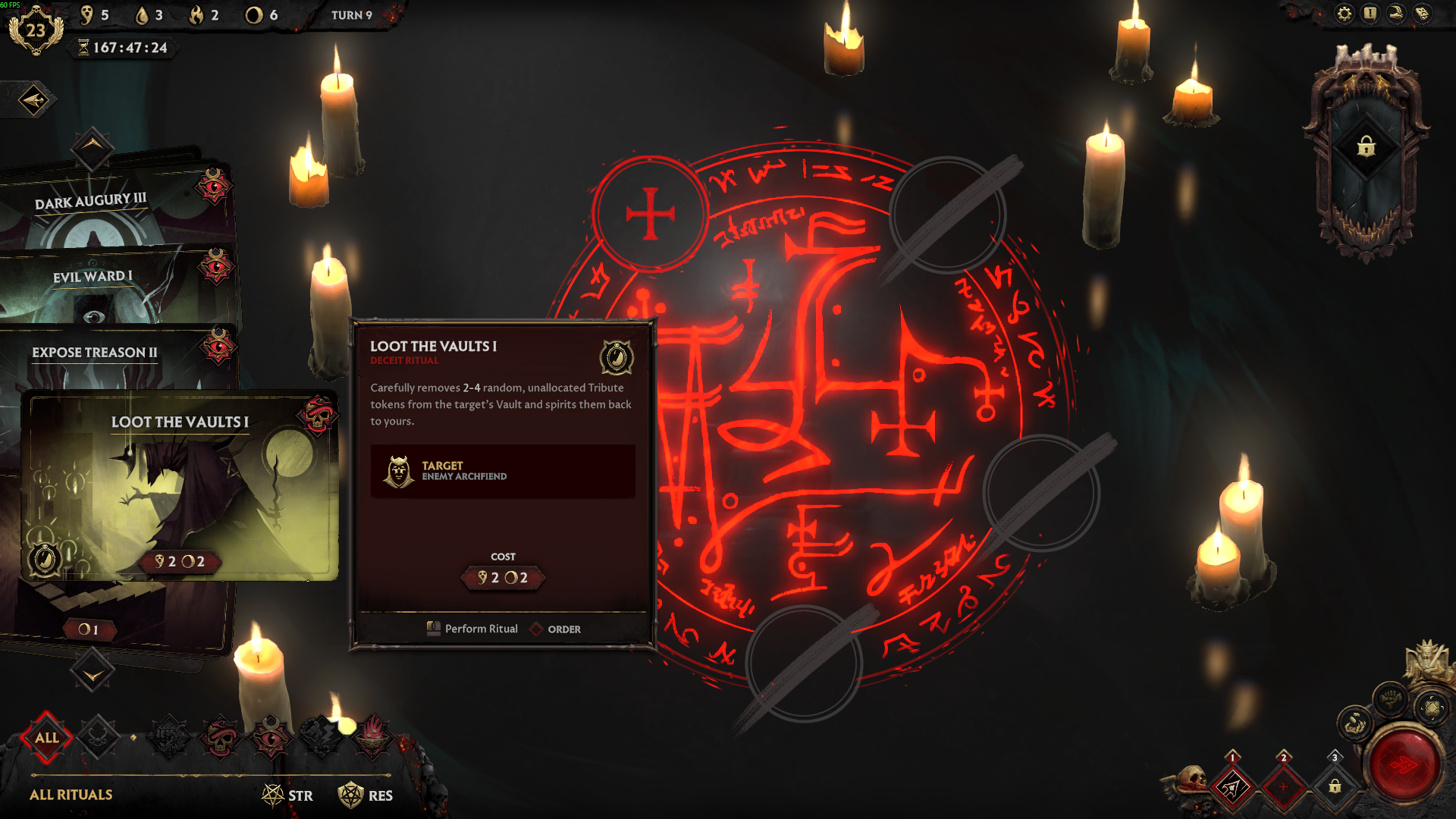Select order slot 2 with red cross
Image resolution: width=1456 pixels, height=819 pixels.
pyautogui.click(x=1283, y=786)
